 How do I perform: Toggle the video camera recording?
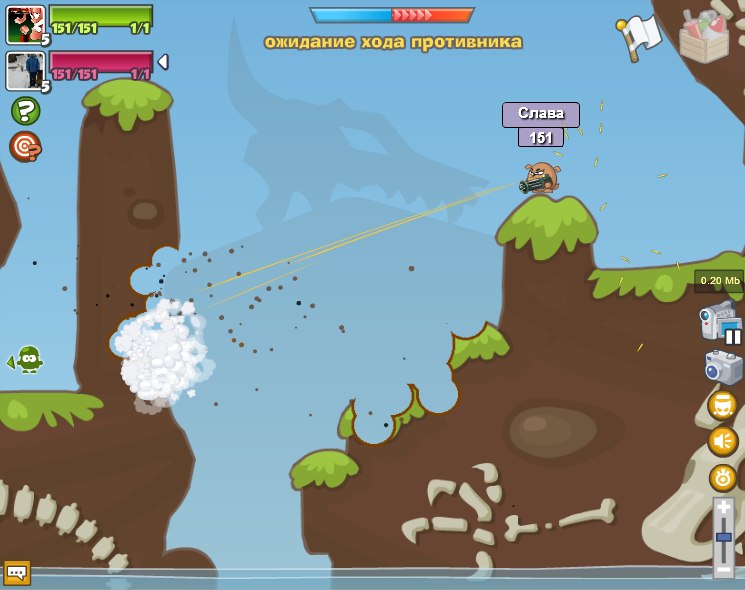pos(720,322)
